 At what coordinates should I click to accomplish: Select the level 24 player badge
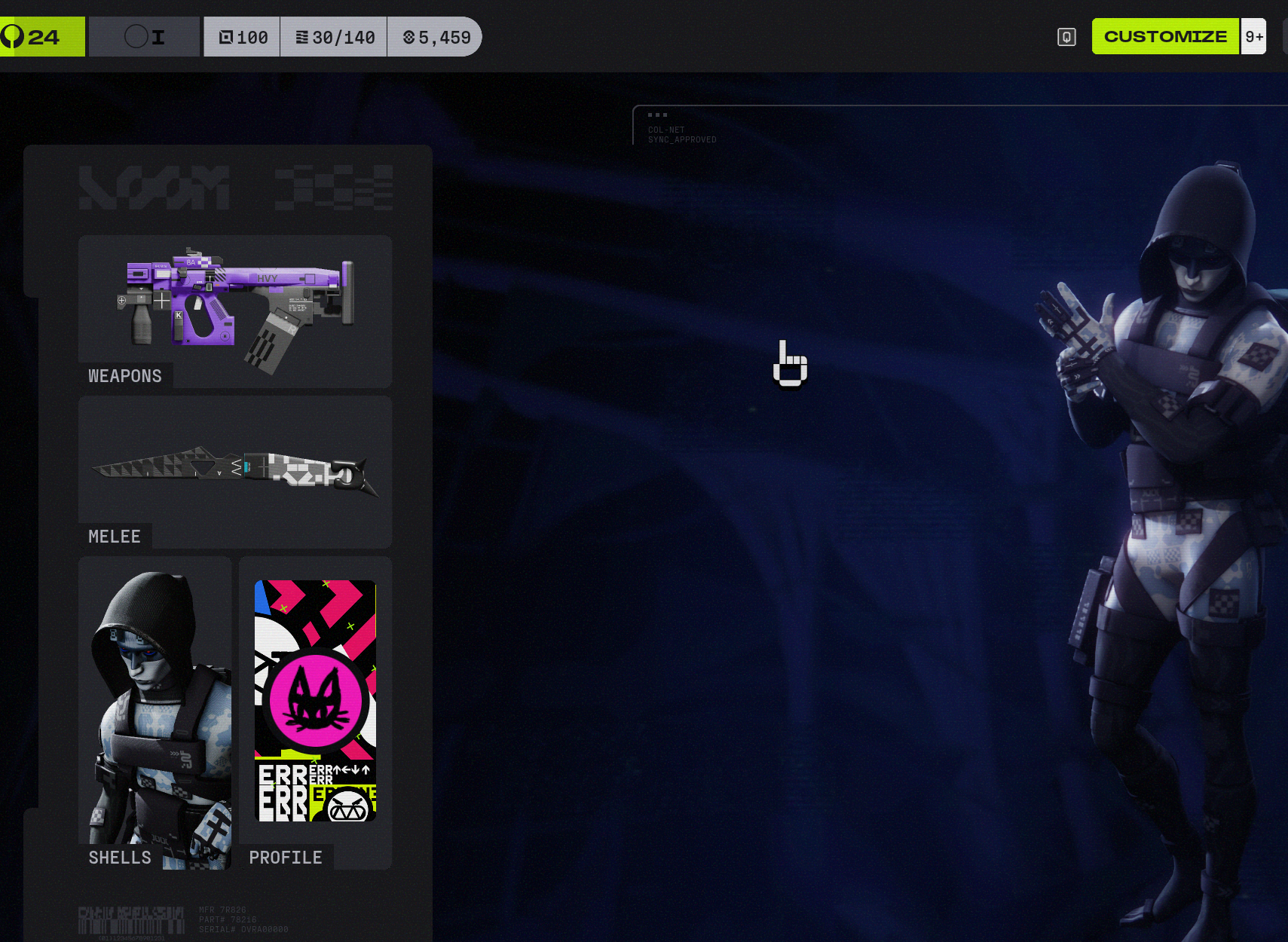[41, 36]
